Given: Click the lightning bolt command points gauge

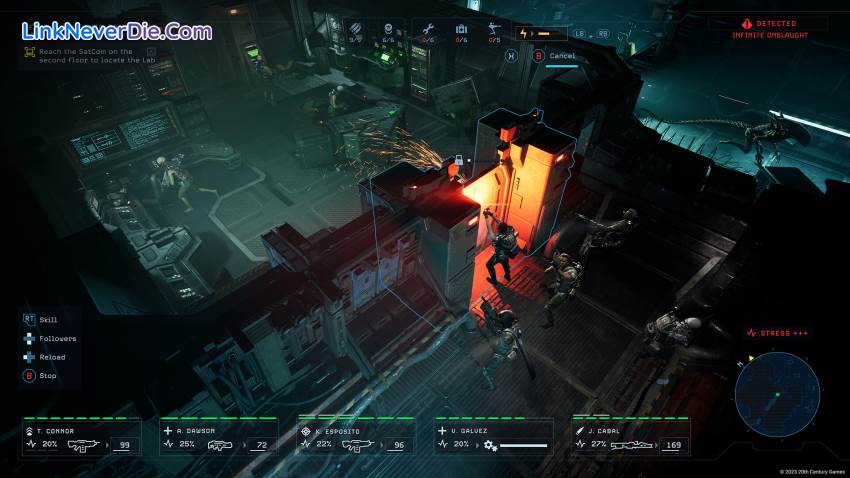Looking at the screenshot, I should pyautogui.click(x=541, y=33).
